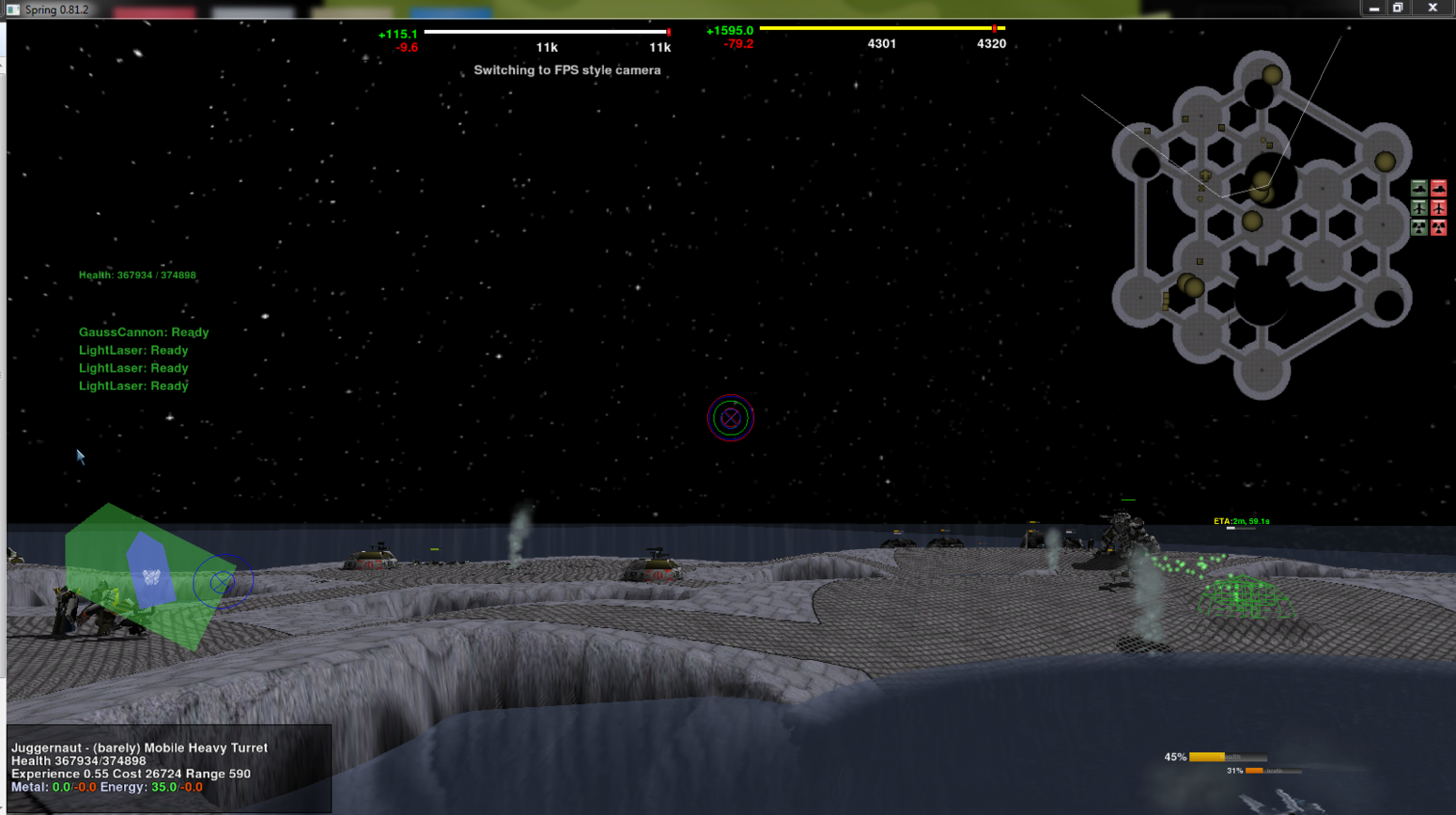Select the red nuclear symbol icon
The image size is (1456, 815).
[1438, 227]
